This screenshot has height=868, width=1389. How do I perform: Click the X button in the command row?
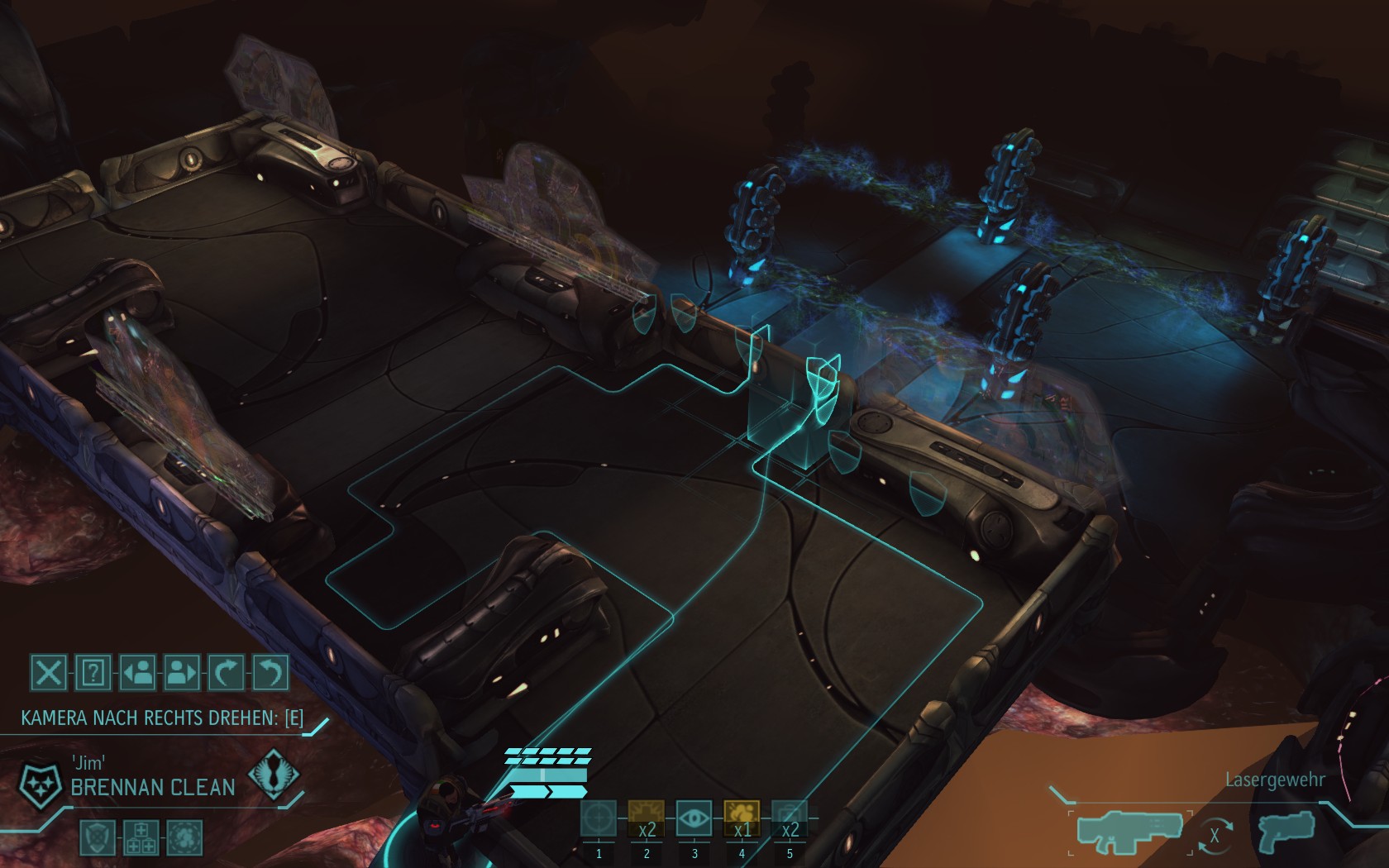49,673
